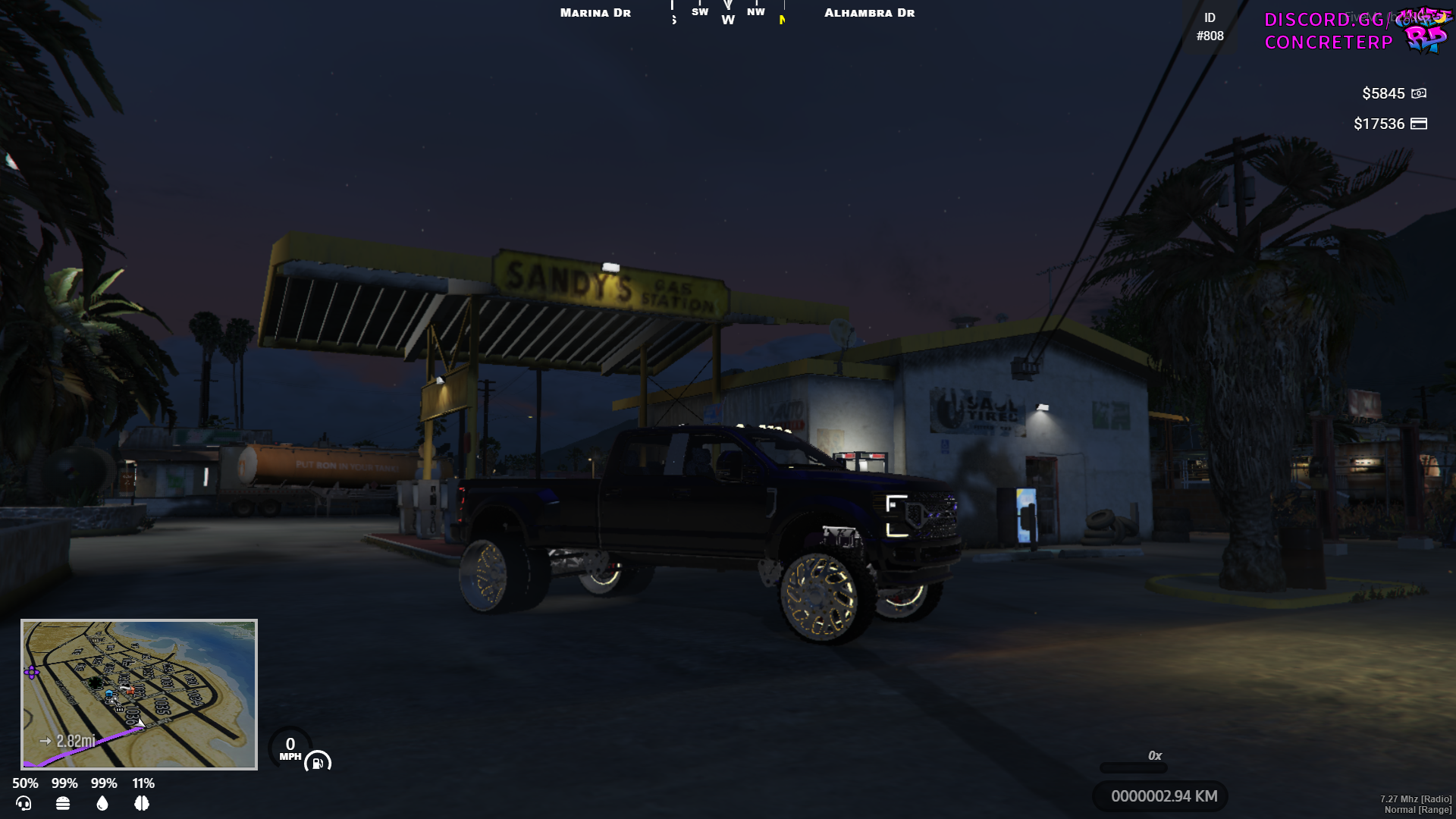This screenshot has height=819, width=1456.
Task: Click the cash banknote icon
Action: [1419, 93]
